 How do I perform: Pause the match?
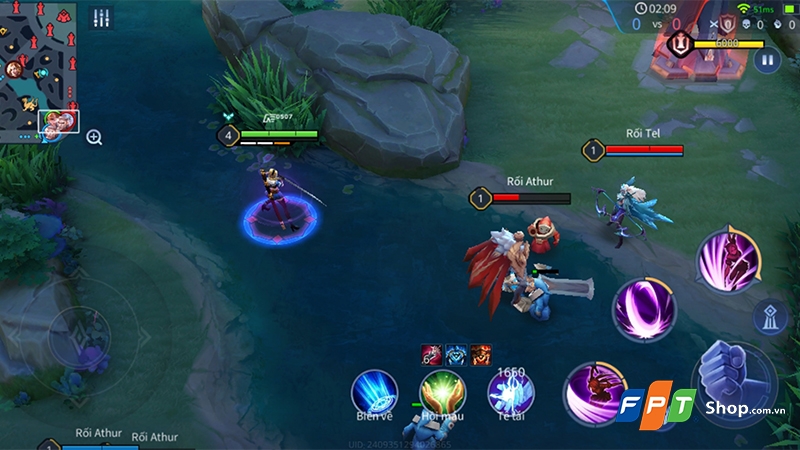[x=767, y=61]
